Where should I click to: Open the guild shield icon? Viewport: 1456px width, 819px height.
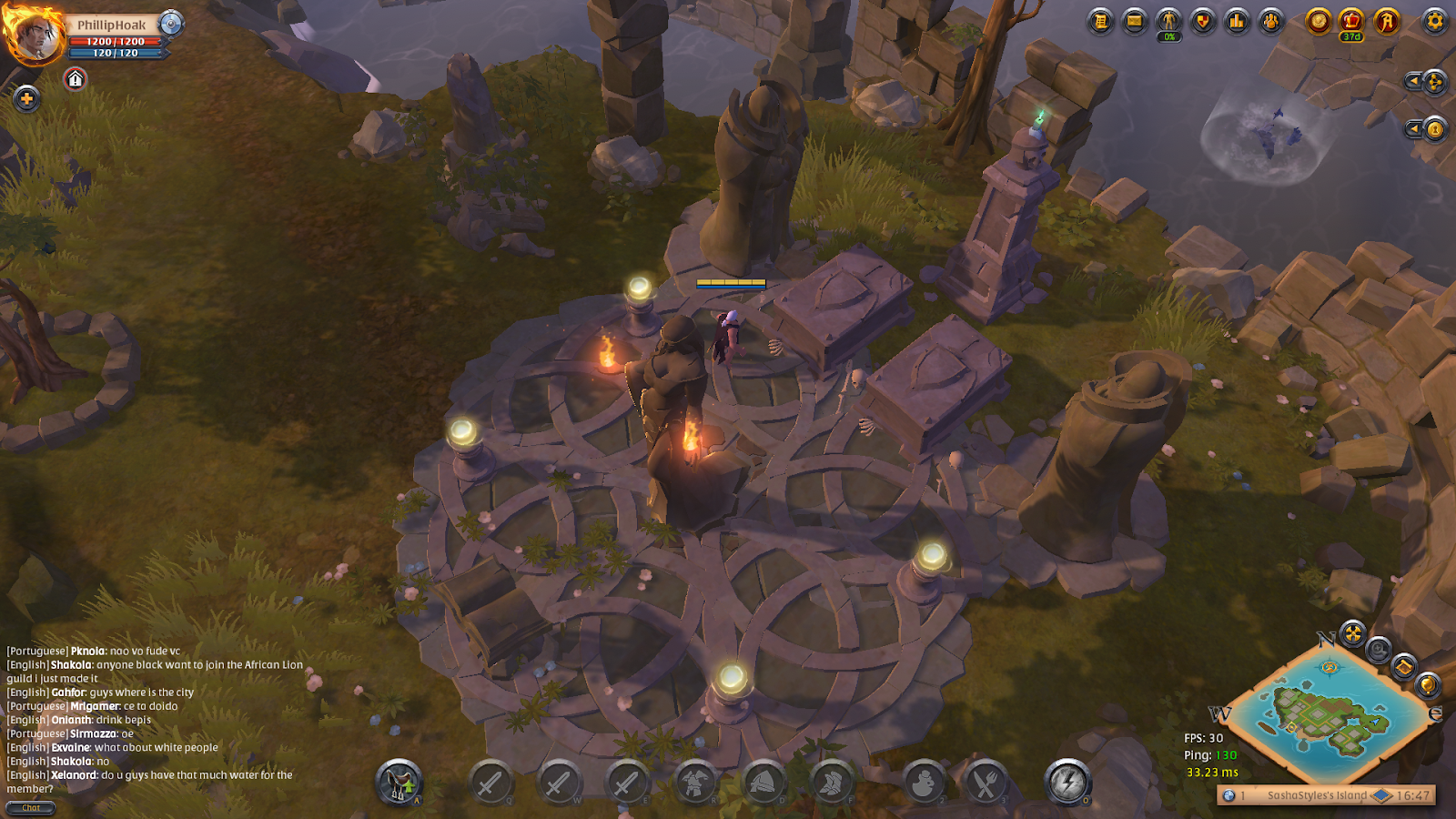point(1203,21)
